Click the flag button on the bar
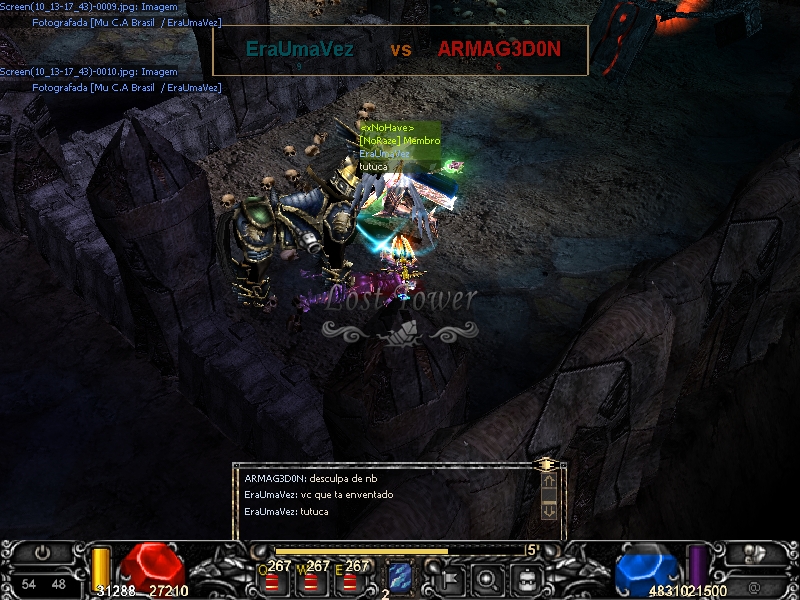Viewport: 800px width, 600px height. point(447,577)
